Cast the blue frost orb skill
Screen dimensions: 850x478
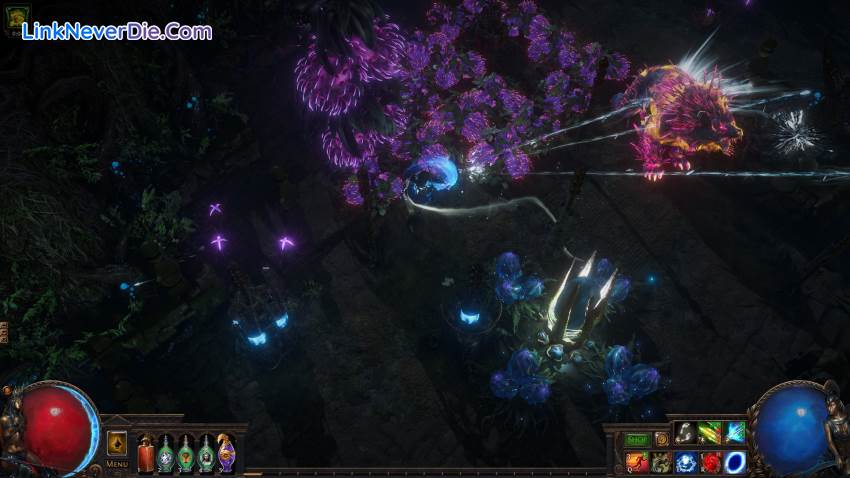pyautogui.click(x=686, y=461)
